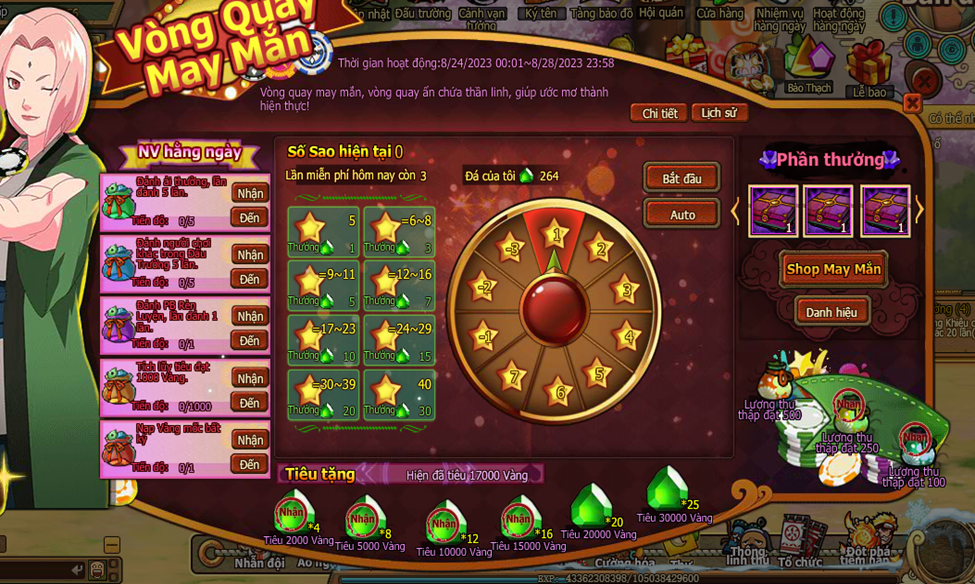Open Shop May Mắn
The height and width of the screenshot is (584, 975).
pyautogui.click(x=833, y=269)
